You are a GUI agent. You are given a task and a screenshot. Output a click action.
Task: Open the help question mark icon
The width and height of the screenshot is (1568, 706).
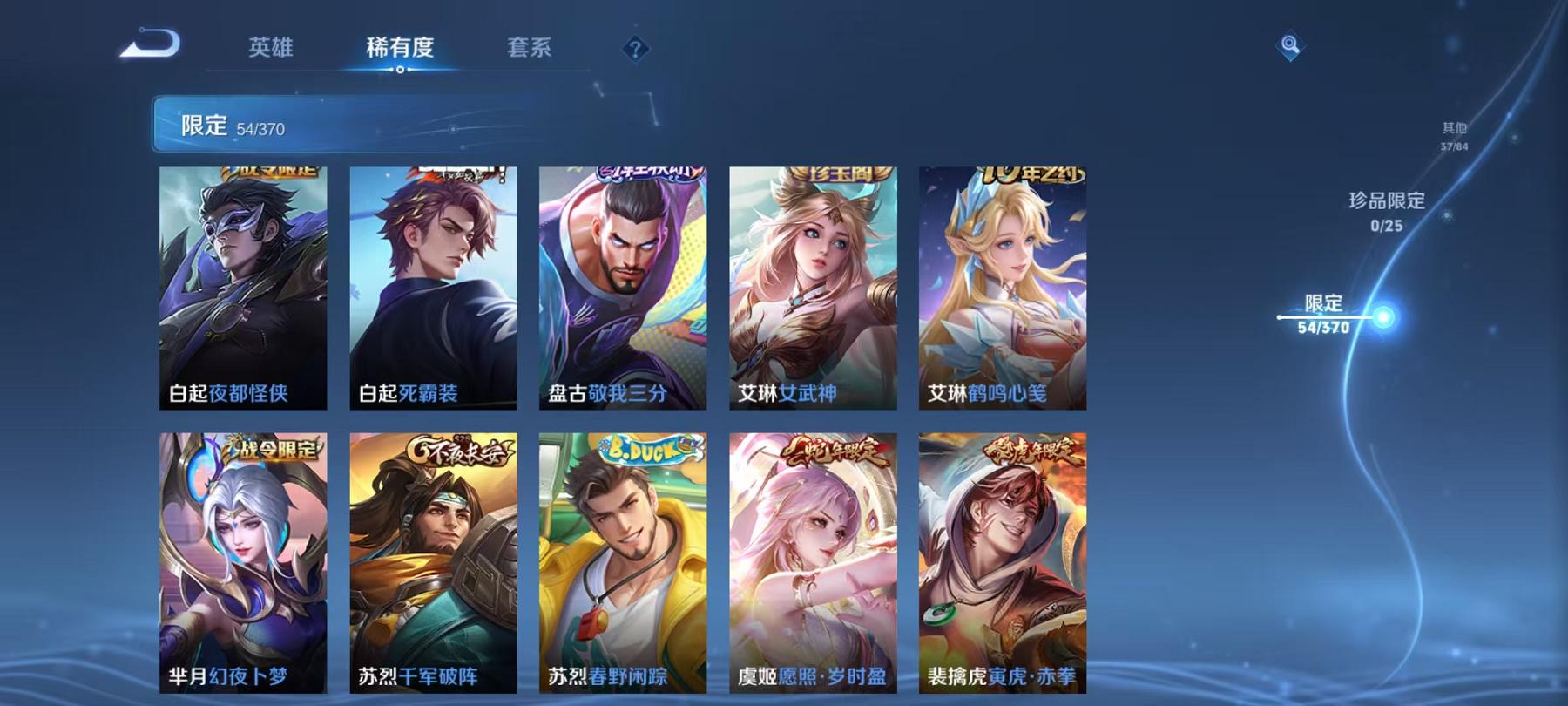point(635,50)
